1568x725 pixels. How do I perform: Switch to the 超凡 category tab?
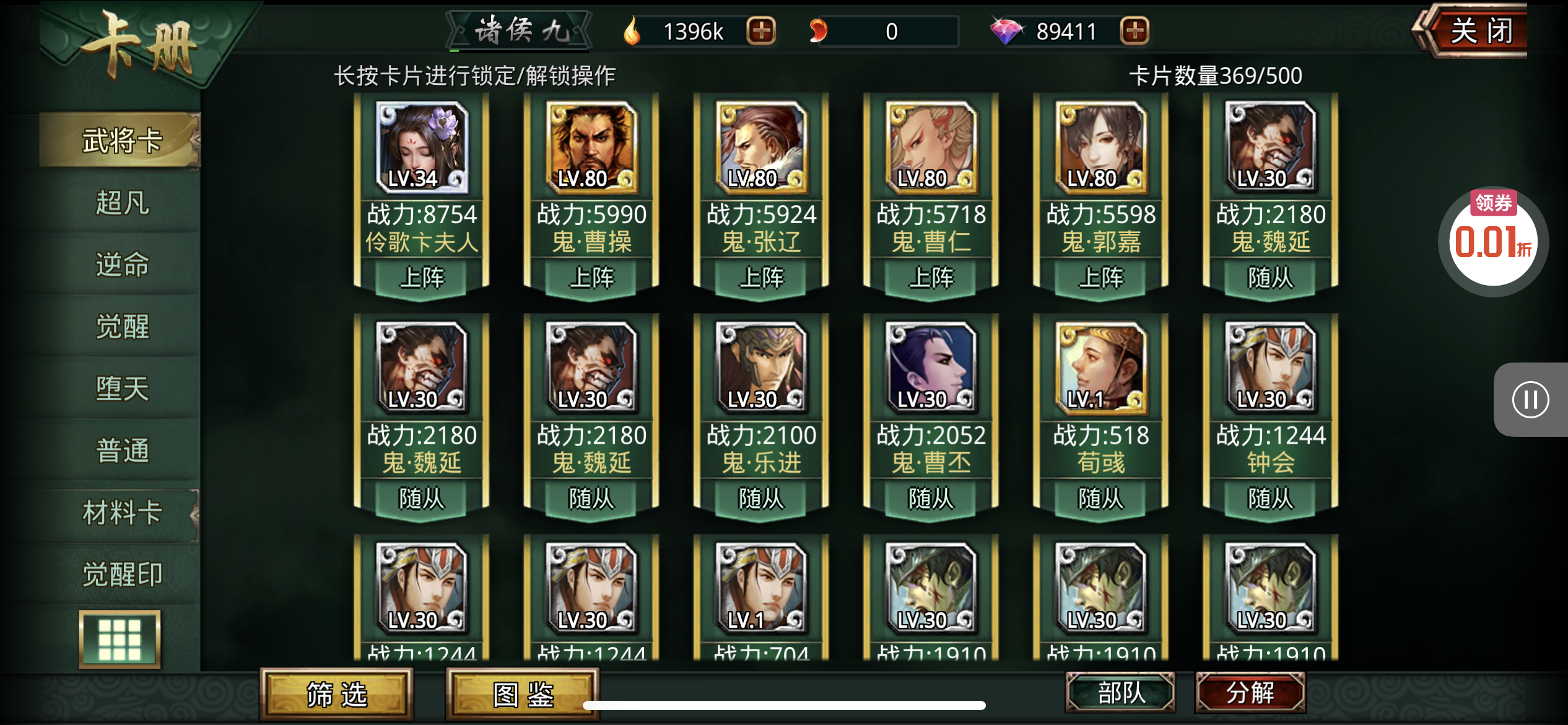tap(122, 203)
